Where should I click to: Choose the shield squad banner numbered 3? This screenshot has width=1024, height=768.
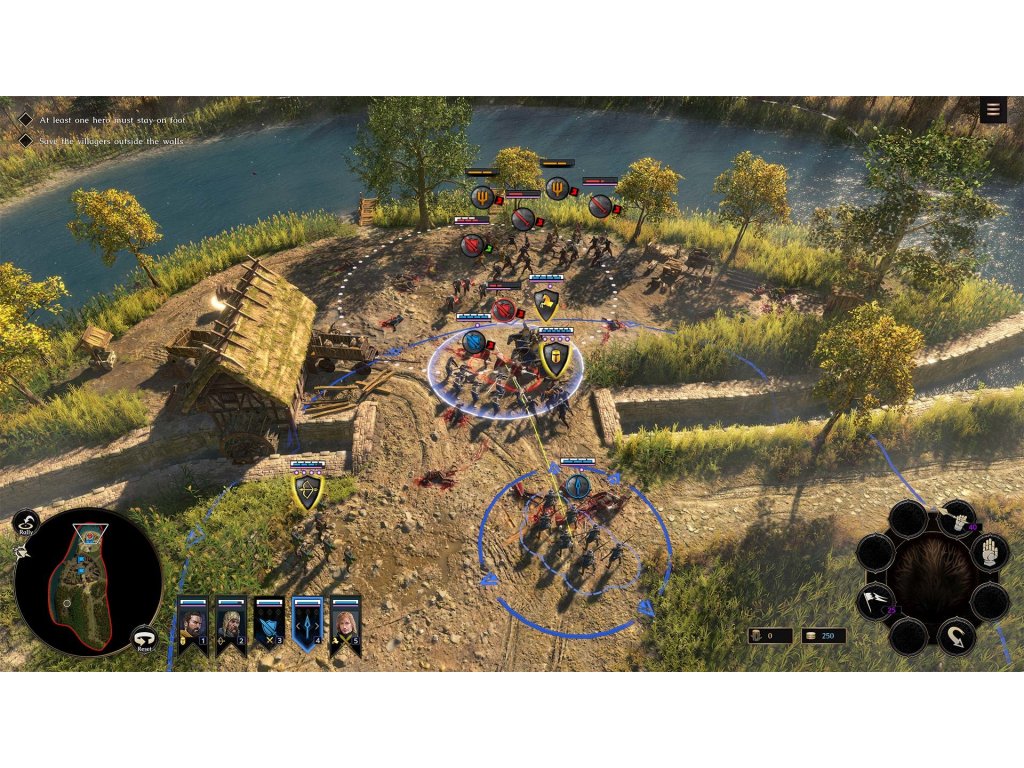coord(269,624)
